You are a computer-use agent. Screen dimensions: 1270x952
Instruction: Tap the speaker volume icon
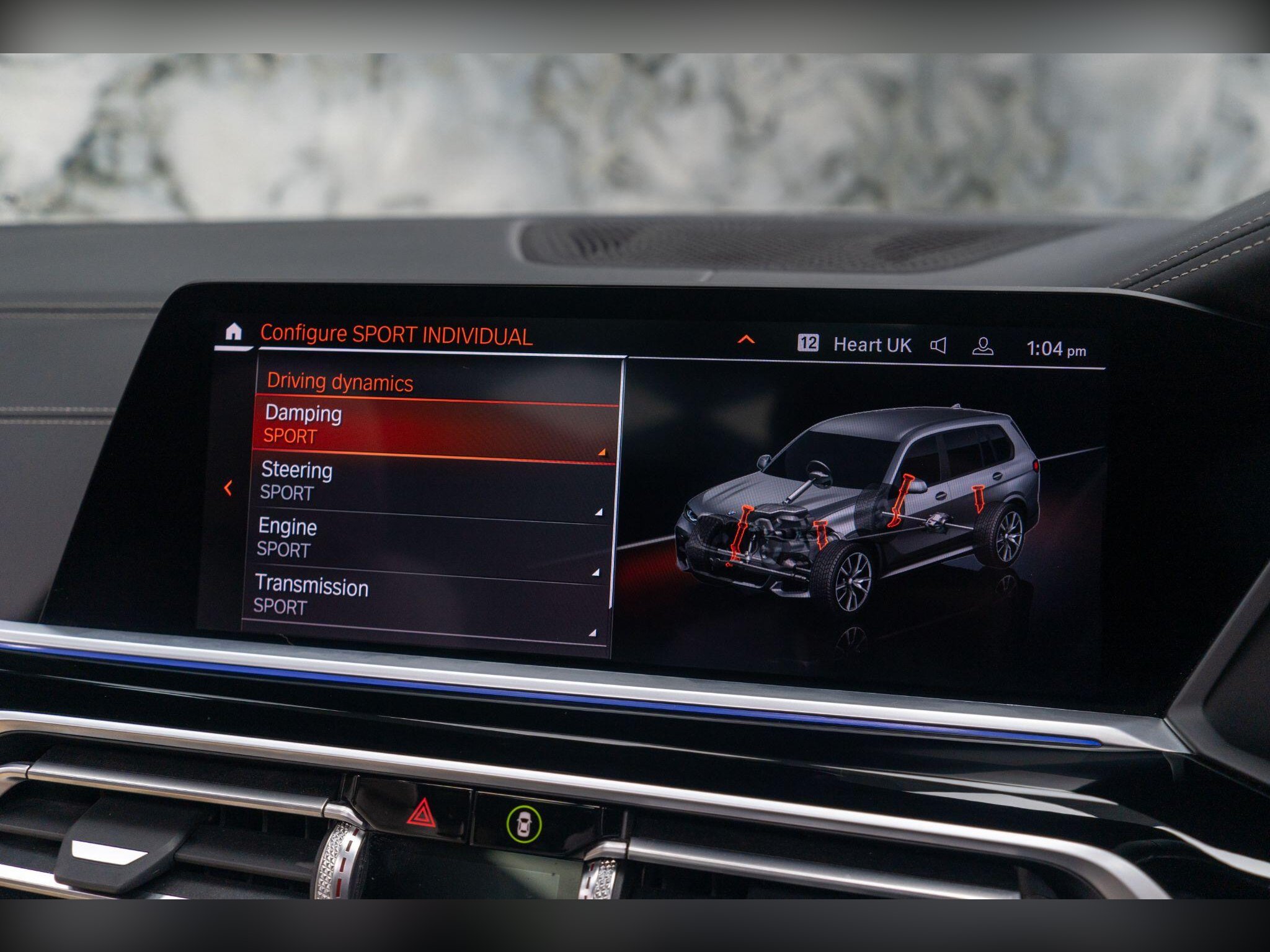[938, 346]
